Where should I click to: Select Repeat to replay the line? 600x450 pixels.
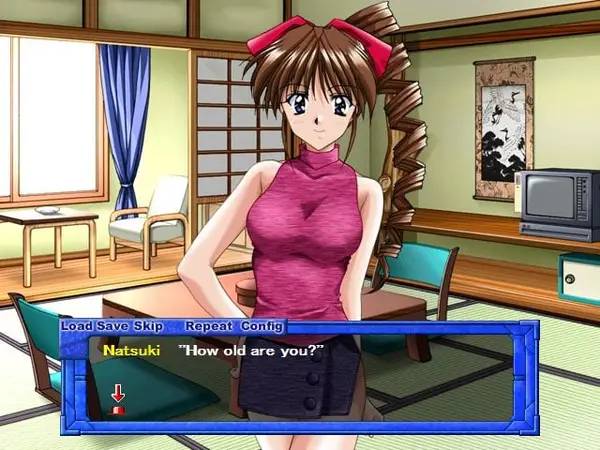209,327
